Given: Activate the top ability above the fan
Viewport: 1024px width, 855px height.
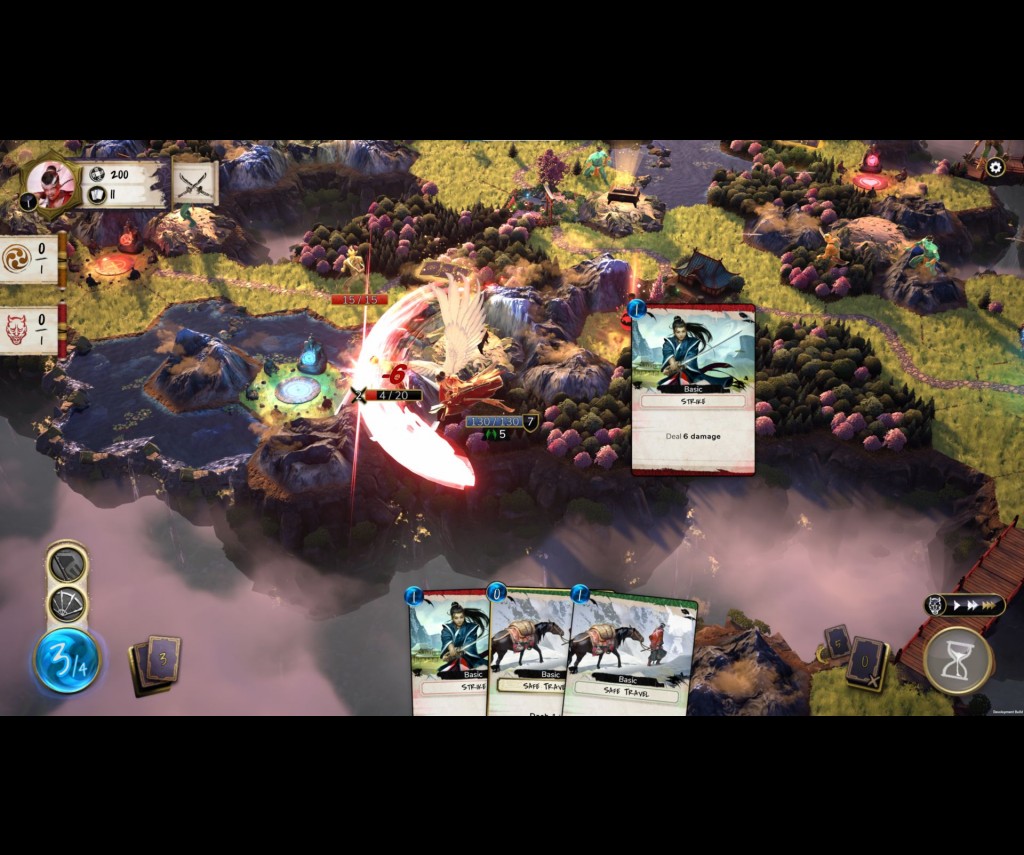Looking at the screenshot, I should click(68, 565).
